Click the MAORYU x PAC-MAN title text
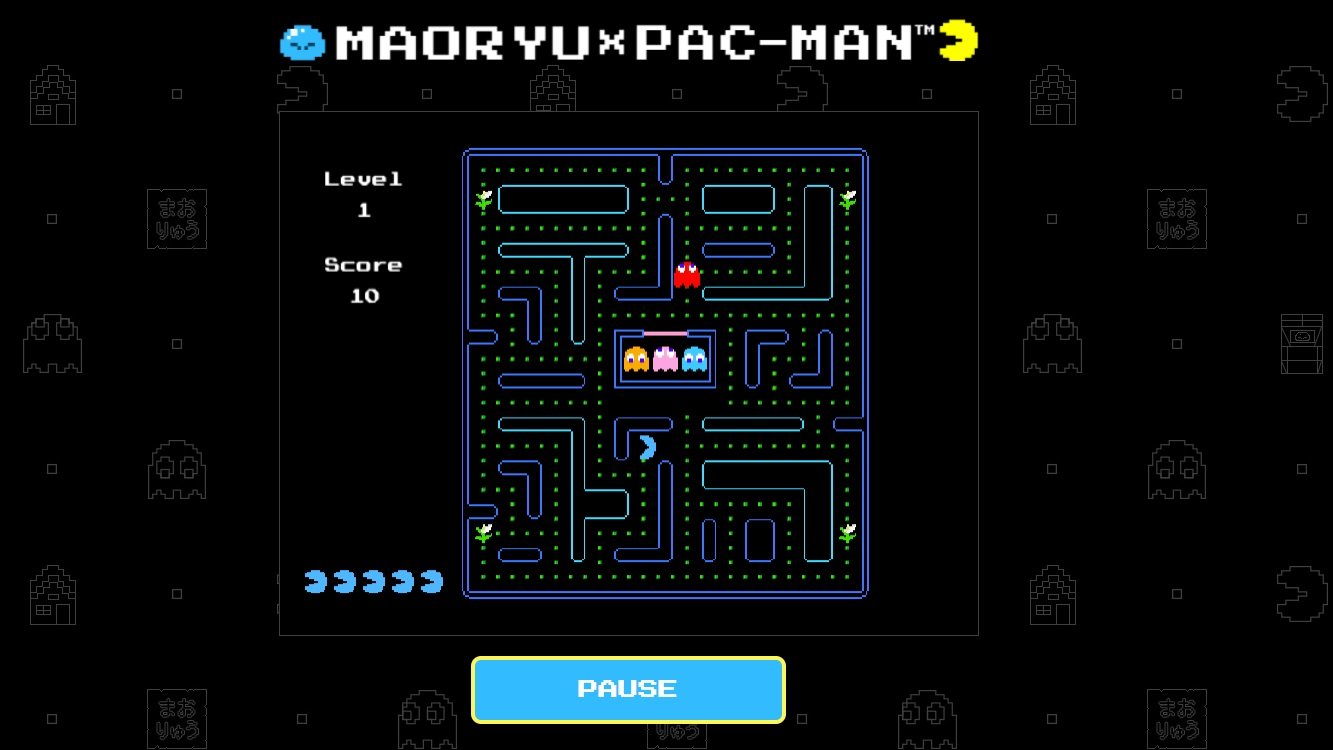Image resolution: width=1333 pixels, height=750 pixels. click(x=625, y=40)
